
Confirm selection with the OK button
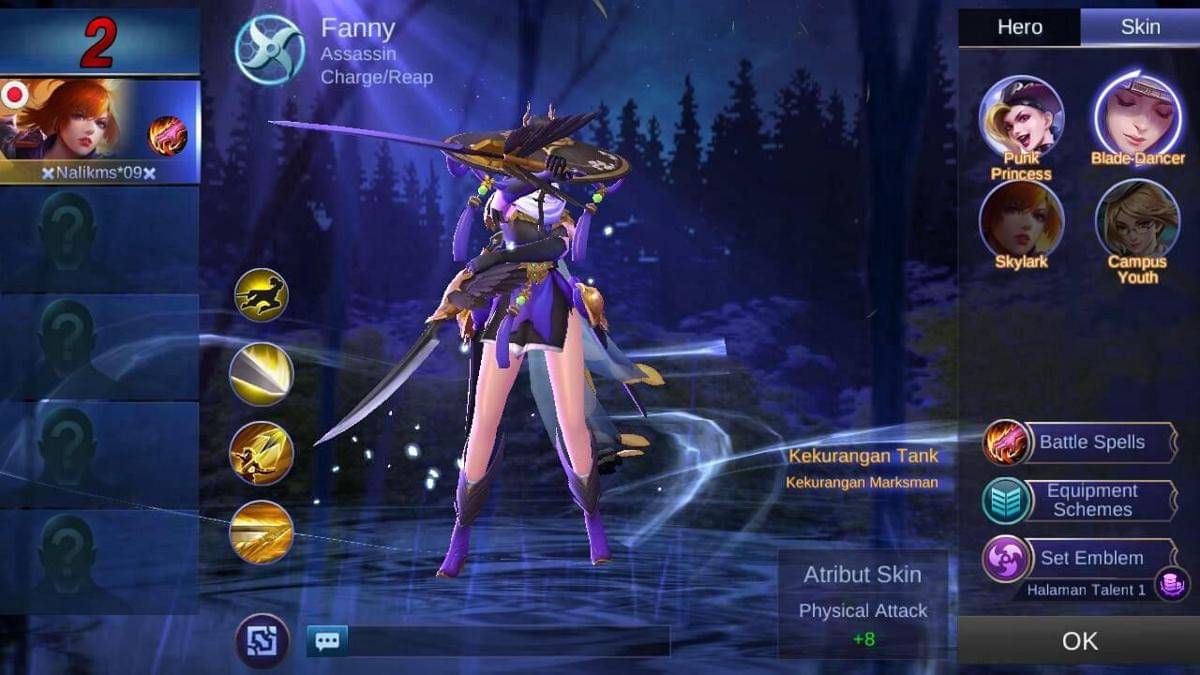[x=1079, y=641]
